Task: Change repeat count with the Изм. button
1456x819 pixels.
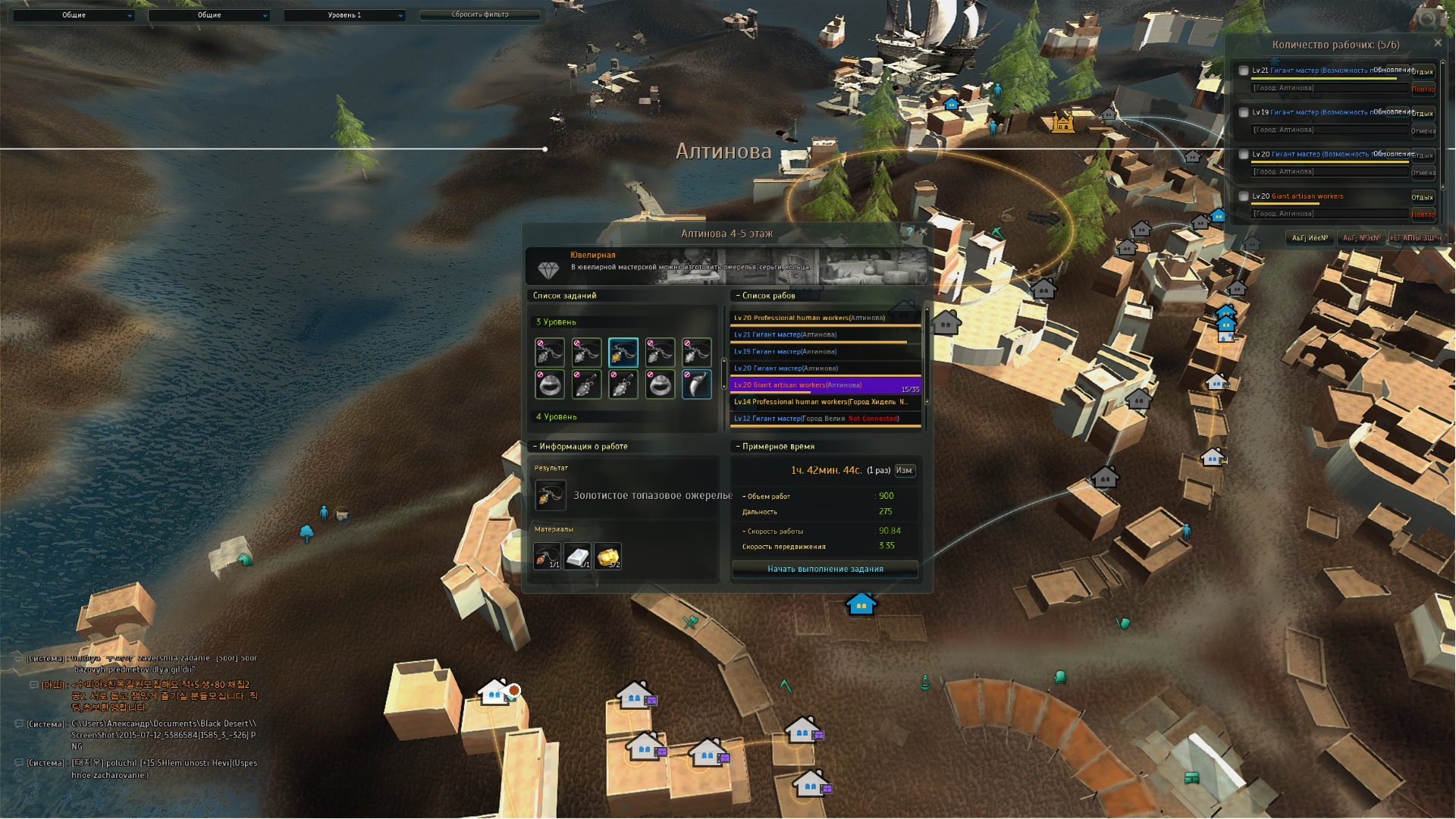Action: 904,470
